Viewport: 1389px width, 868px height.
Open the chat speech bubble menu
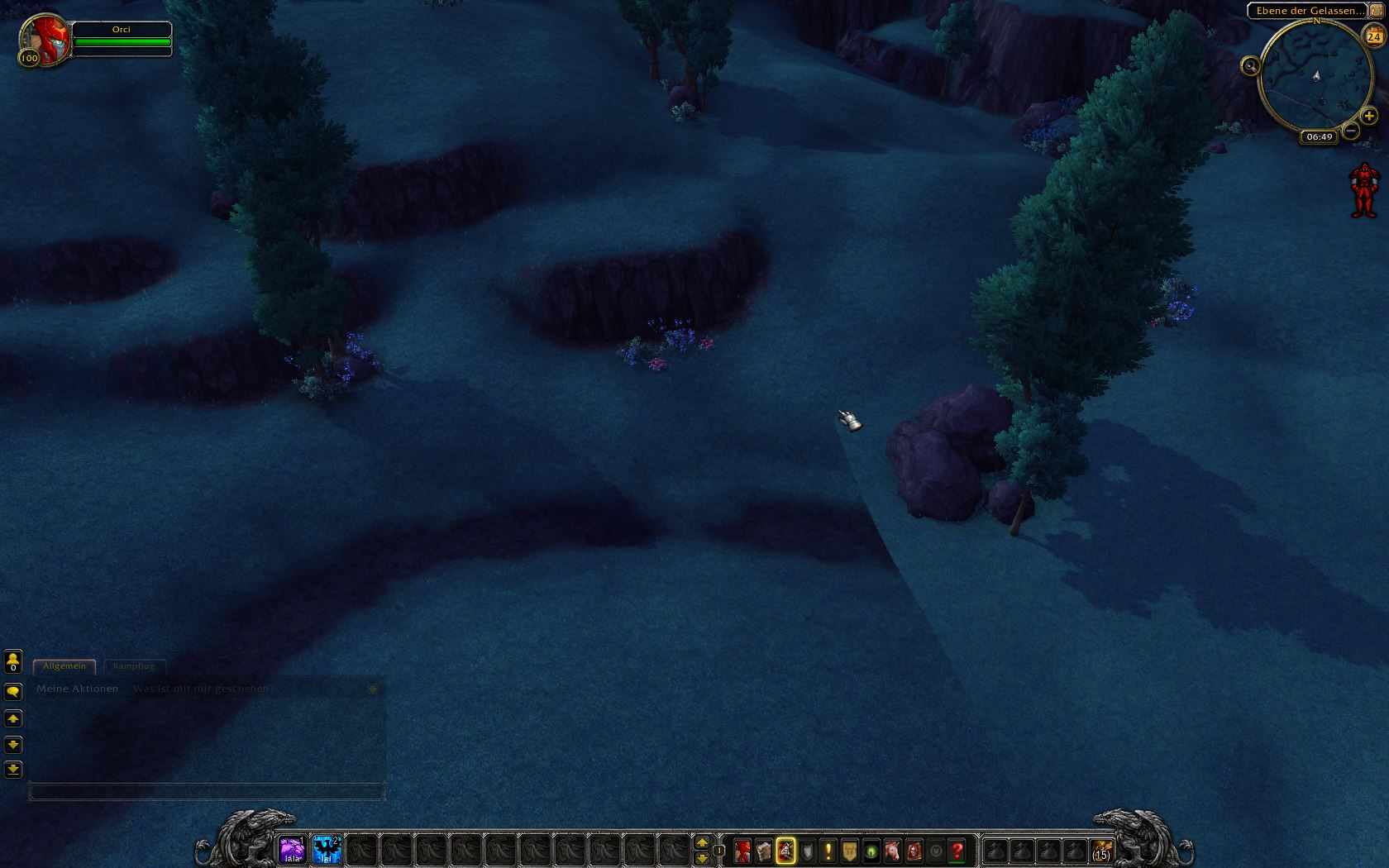pyautogui.click(x=13, y=692)
